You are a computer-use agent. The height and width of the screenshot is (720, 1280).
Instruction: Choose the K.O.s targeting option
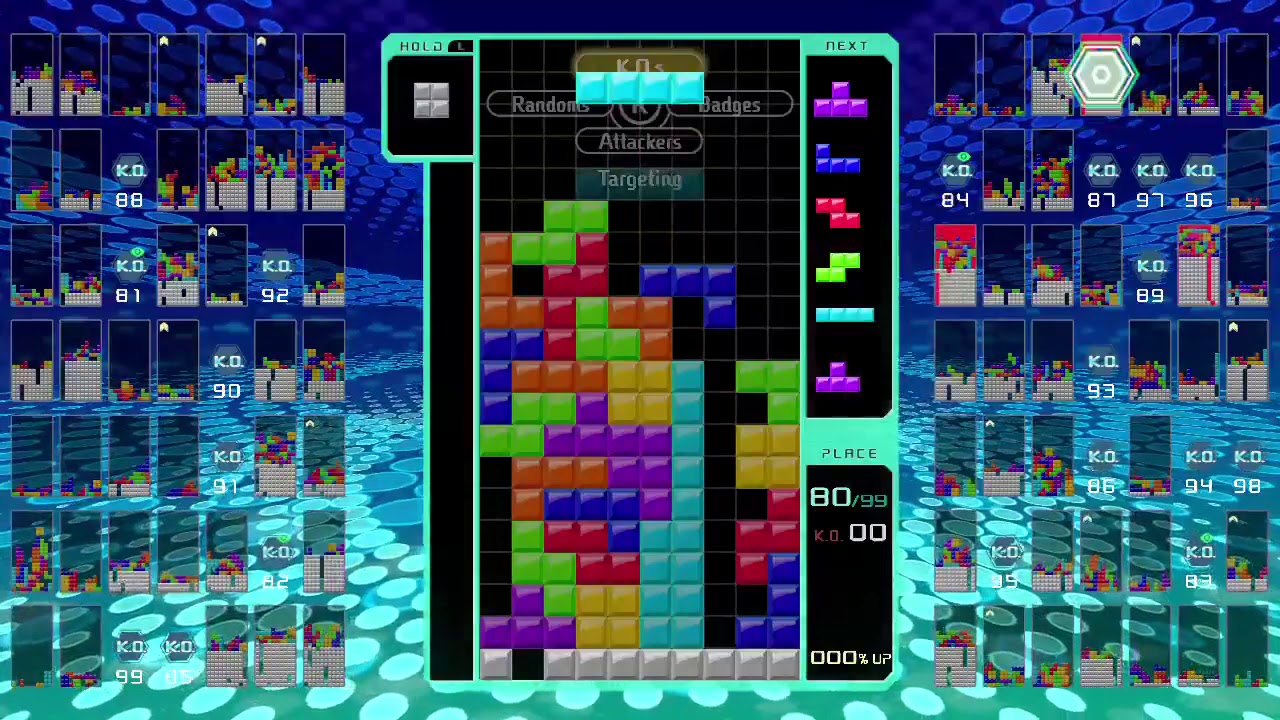(x=639, y=67)
